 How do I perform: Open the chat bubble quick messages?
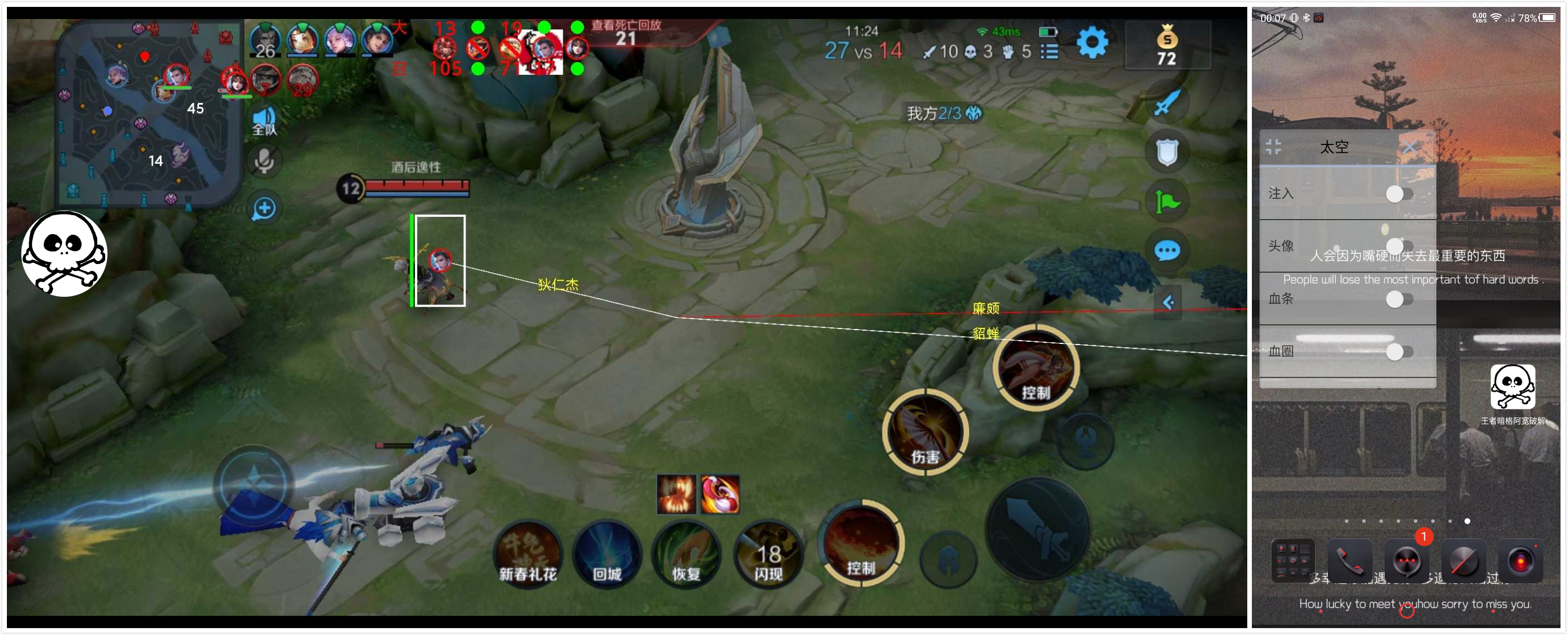1166,250
